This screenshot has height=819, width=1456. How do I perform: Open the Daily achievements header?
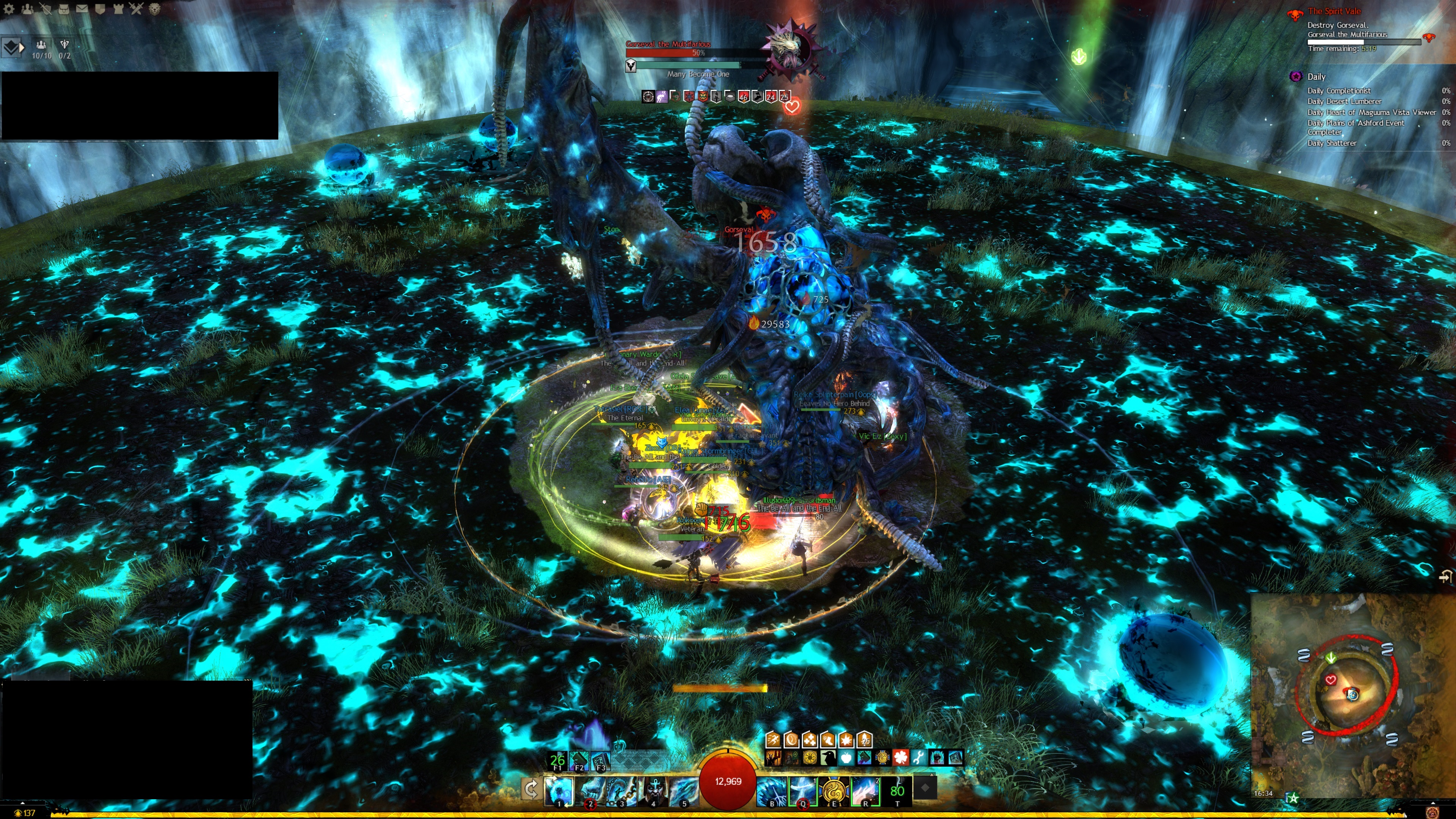point(1316,76)
